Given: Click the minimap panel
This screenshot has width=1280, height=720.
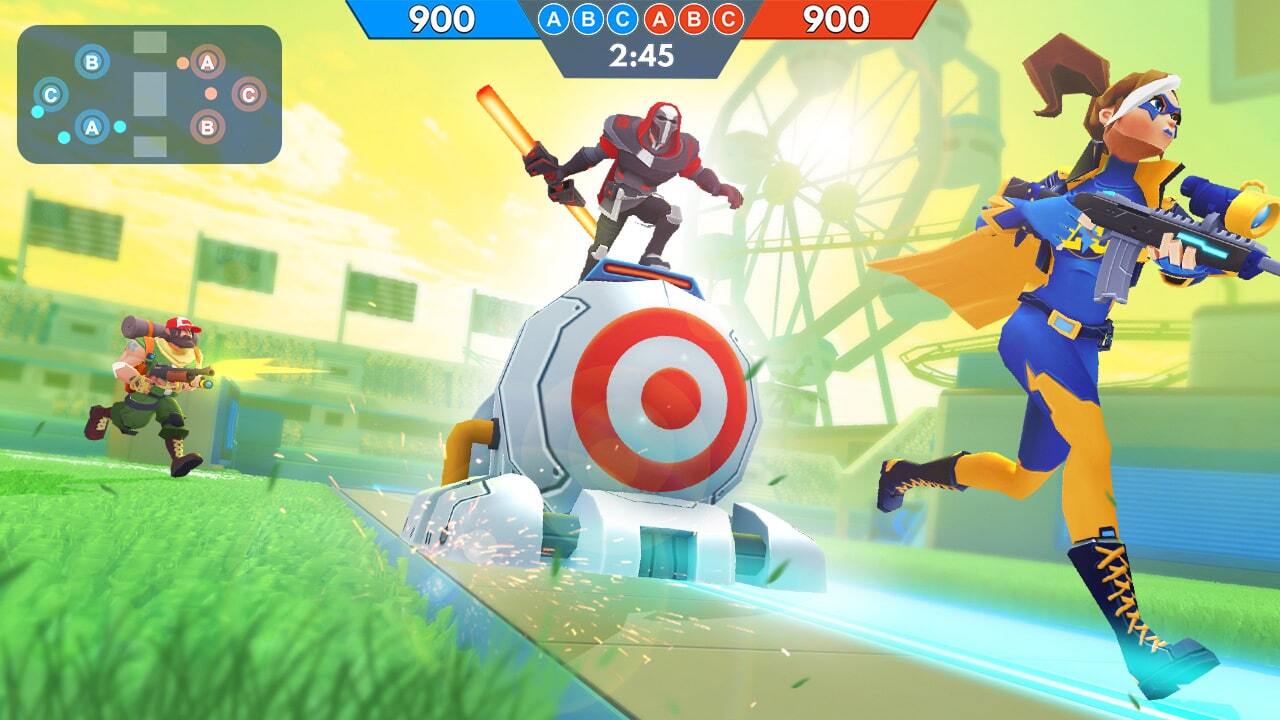Looking at the screenshot, I should point(149,94).
